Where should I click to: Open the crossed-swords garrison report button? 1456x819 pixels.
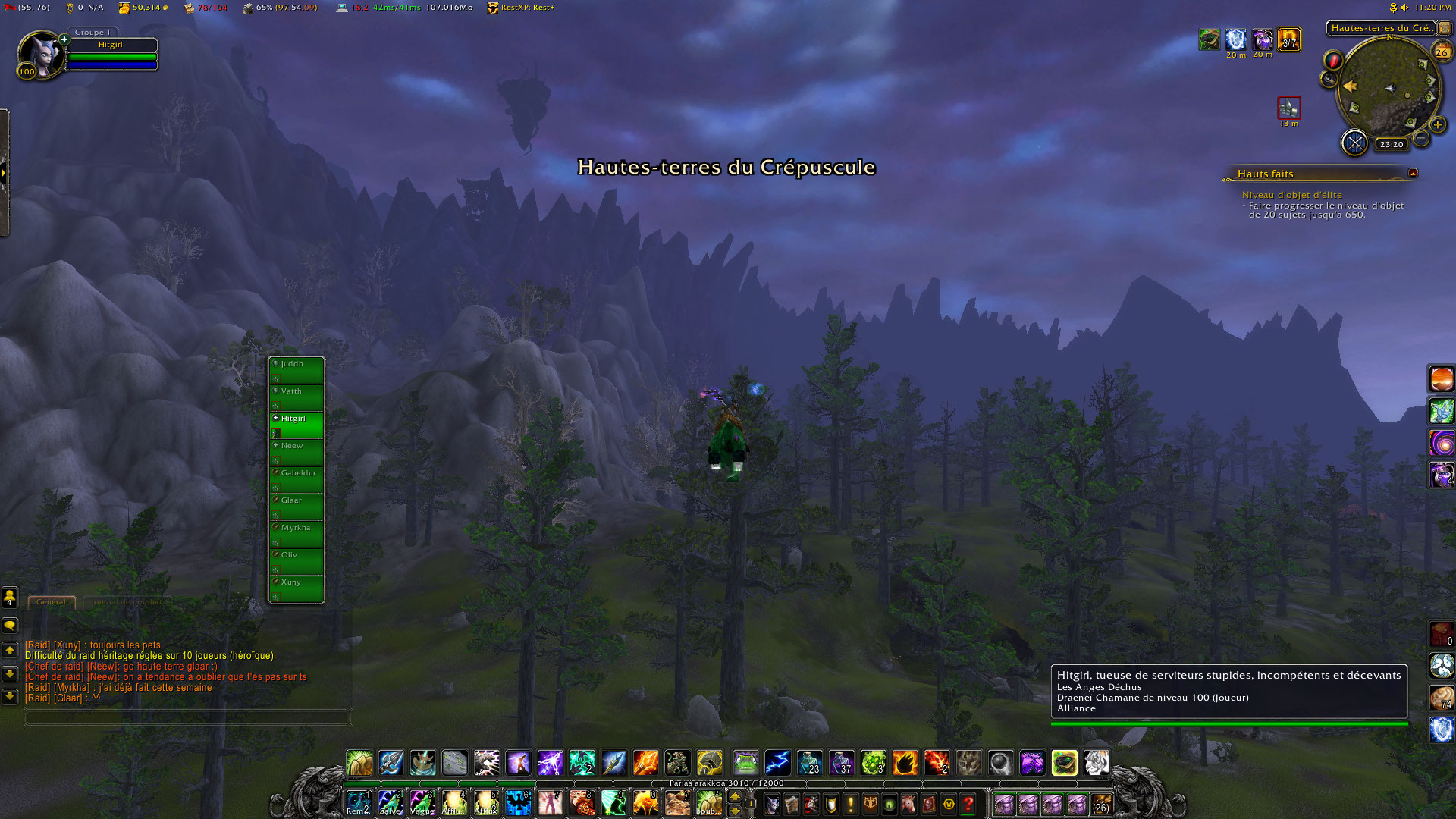point(1354,143)
